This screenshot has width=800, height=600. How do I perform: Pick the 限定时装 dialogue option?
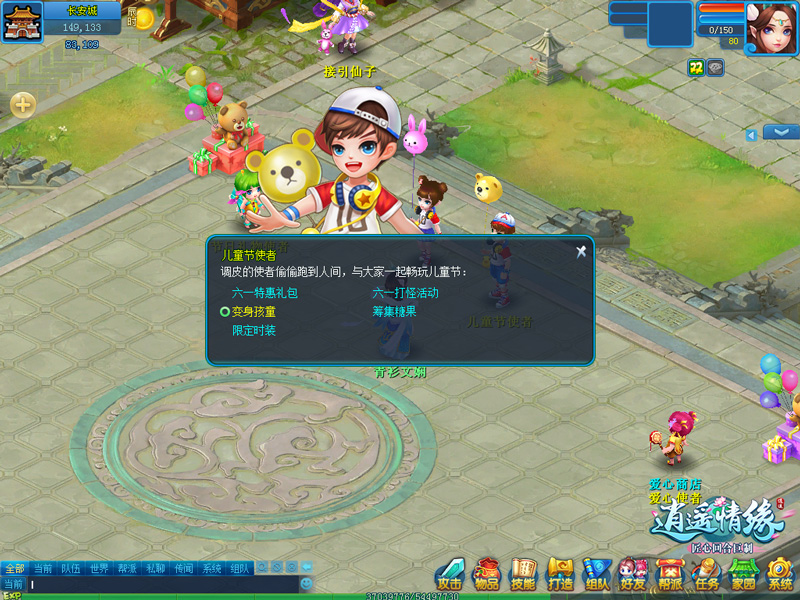254,330
